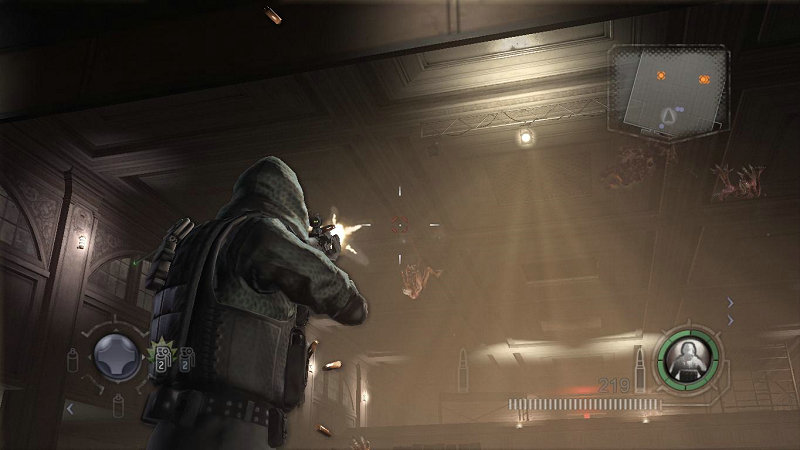The image size is (800, 450).
Task: Click the character portrait with the green ring
Action: point(688,359)
